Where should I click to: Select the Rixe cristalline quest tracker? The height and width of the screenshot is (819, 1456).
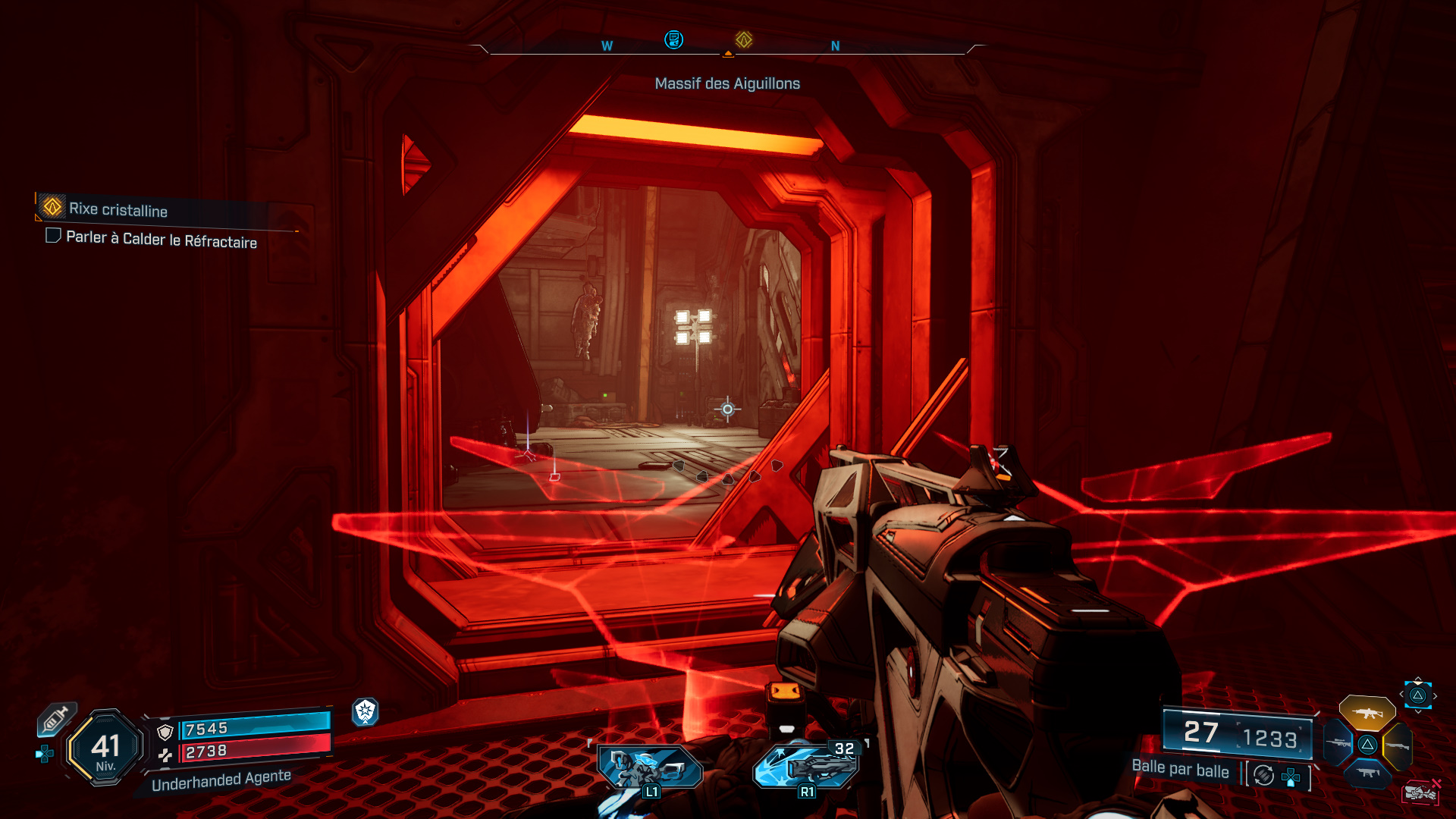click(x=118, y=209)
